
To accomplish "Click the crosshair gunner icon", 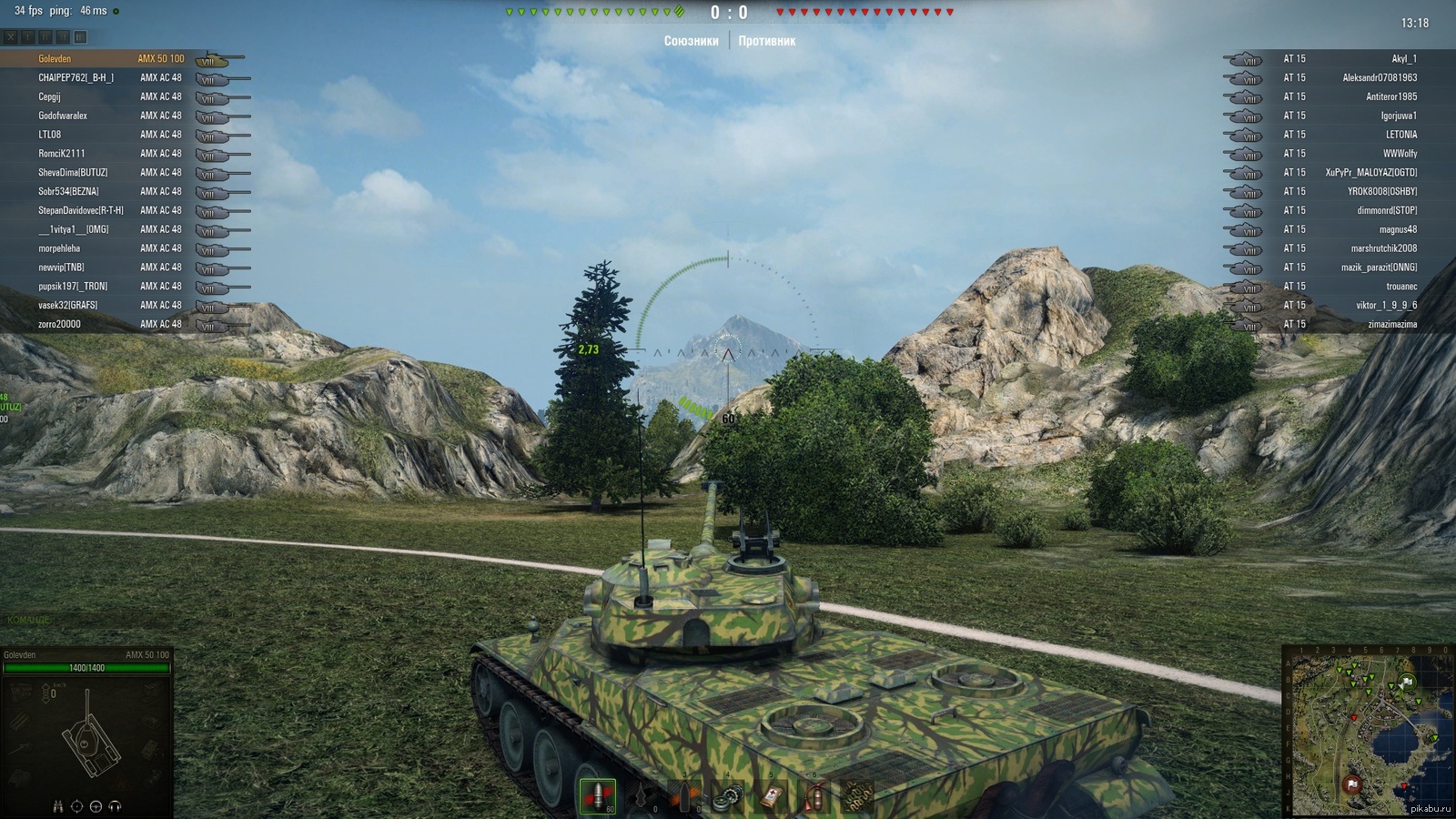I will pos(76,806).
